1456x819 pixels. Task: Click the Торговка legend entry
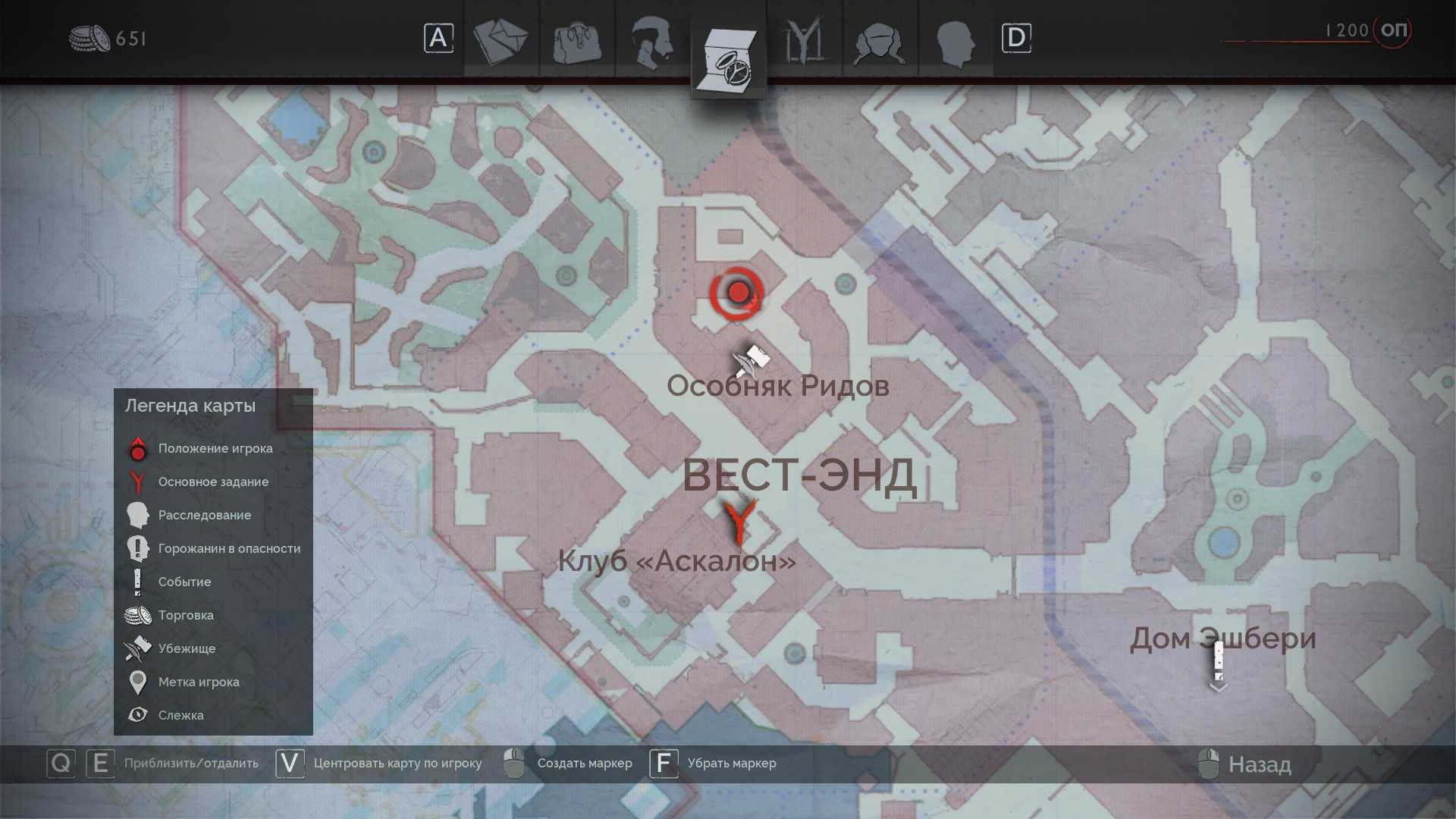tap(186, 615)
